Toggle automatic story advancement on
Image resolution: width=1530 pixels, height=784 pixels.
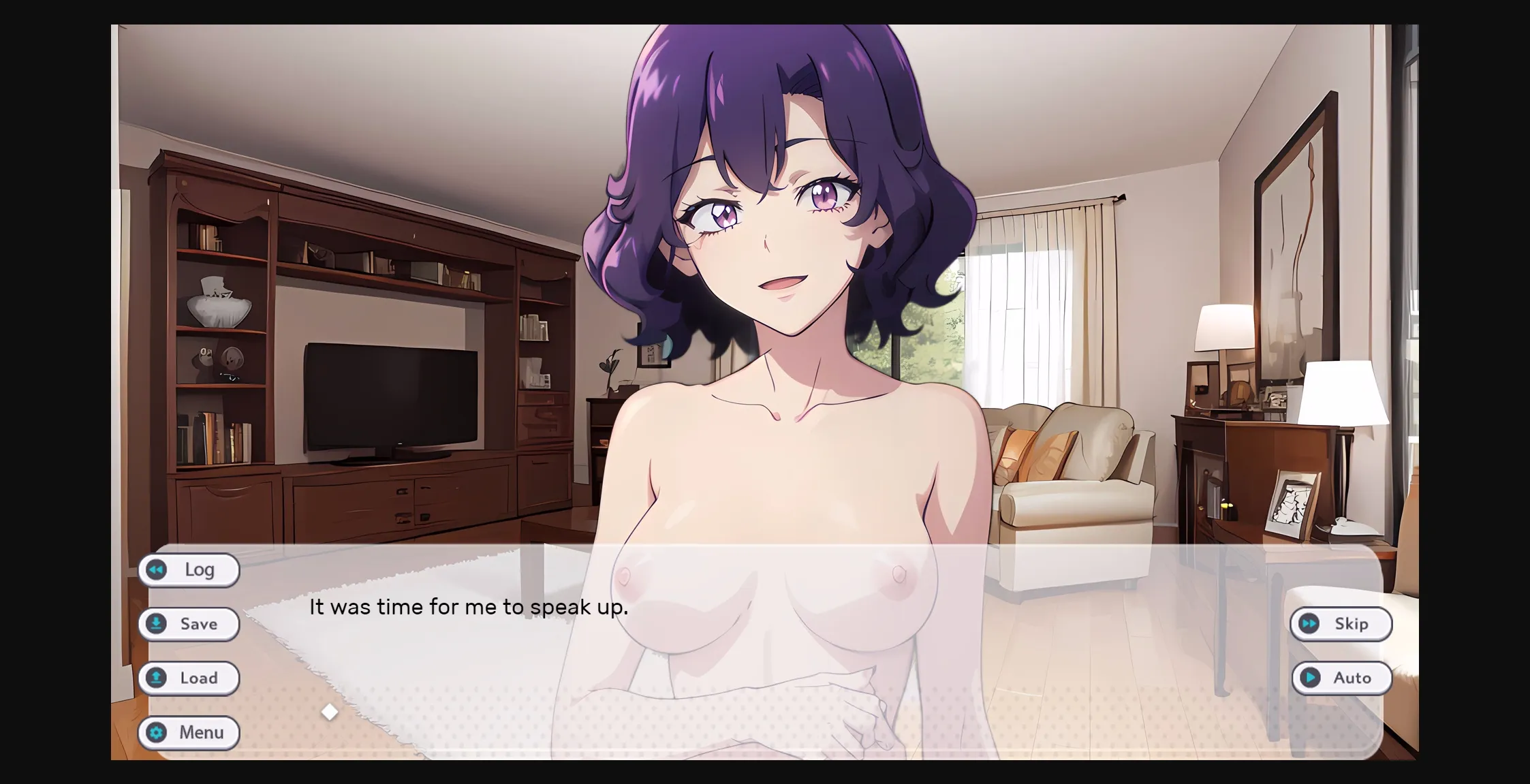1341,678
